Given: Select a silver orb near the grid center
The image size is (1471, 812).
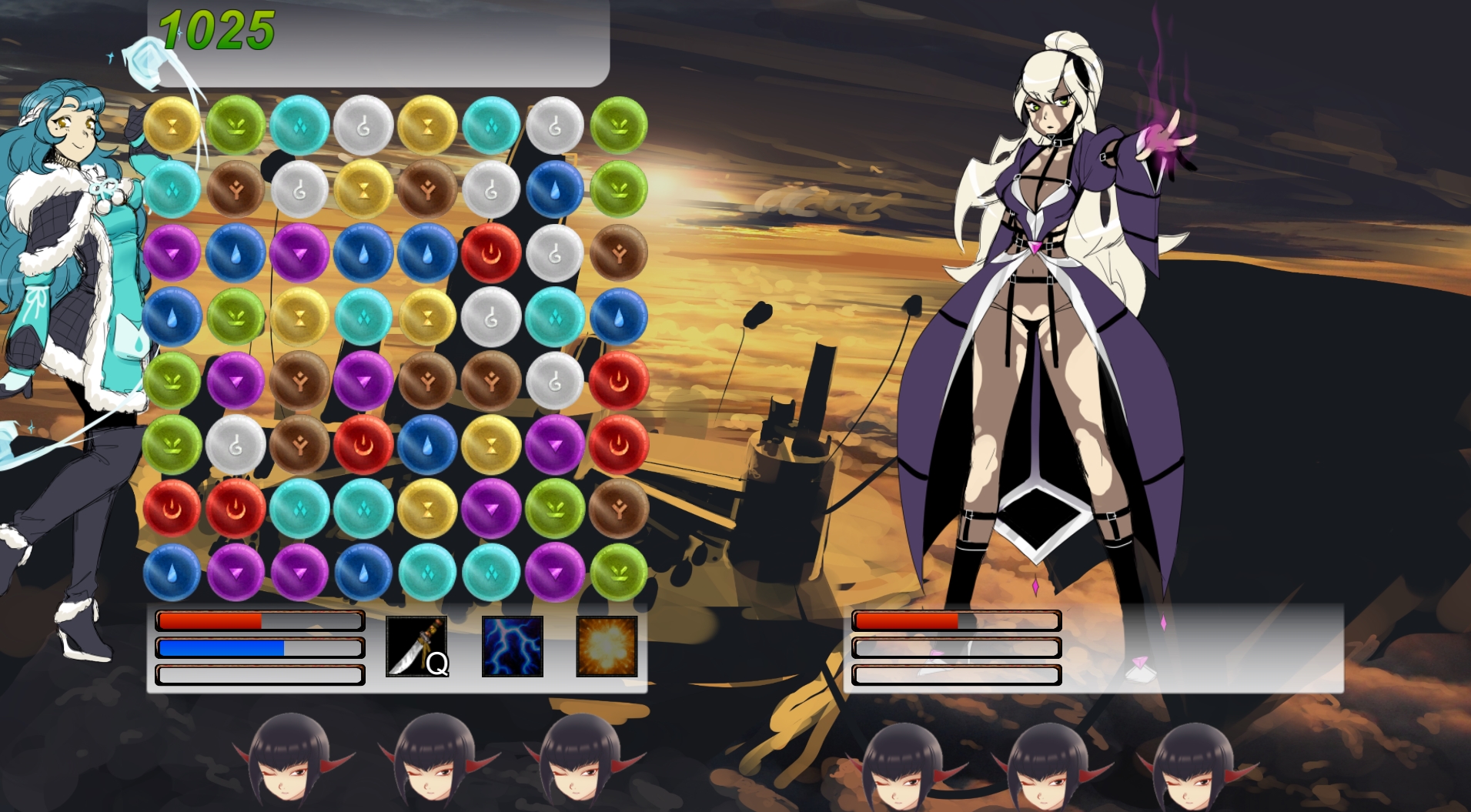Looking at the screenshot, I should (490, 317).
